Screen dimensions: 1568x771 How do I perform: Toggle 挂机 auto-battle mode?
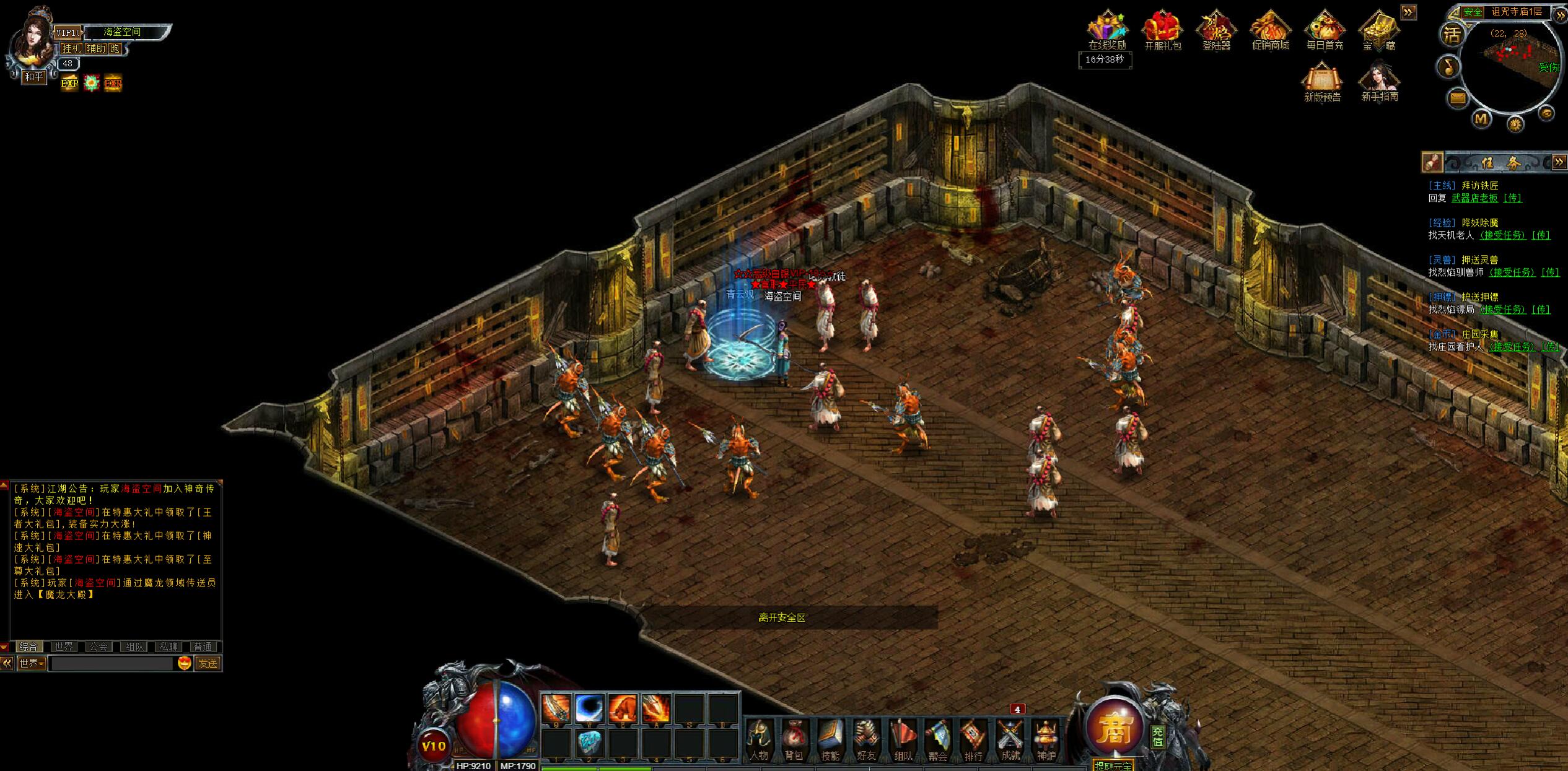tap(72, 48)
